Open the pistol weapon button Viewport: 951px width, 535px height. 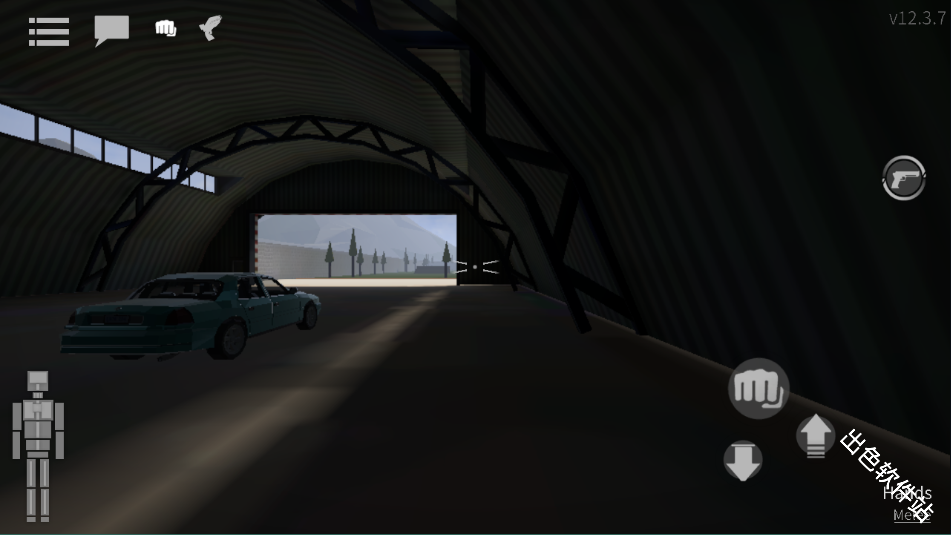904,179
